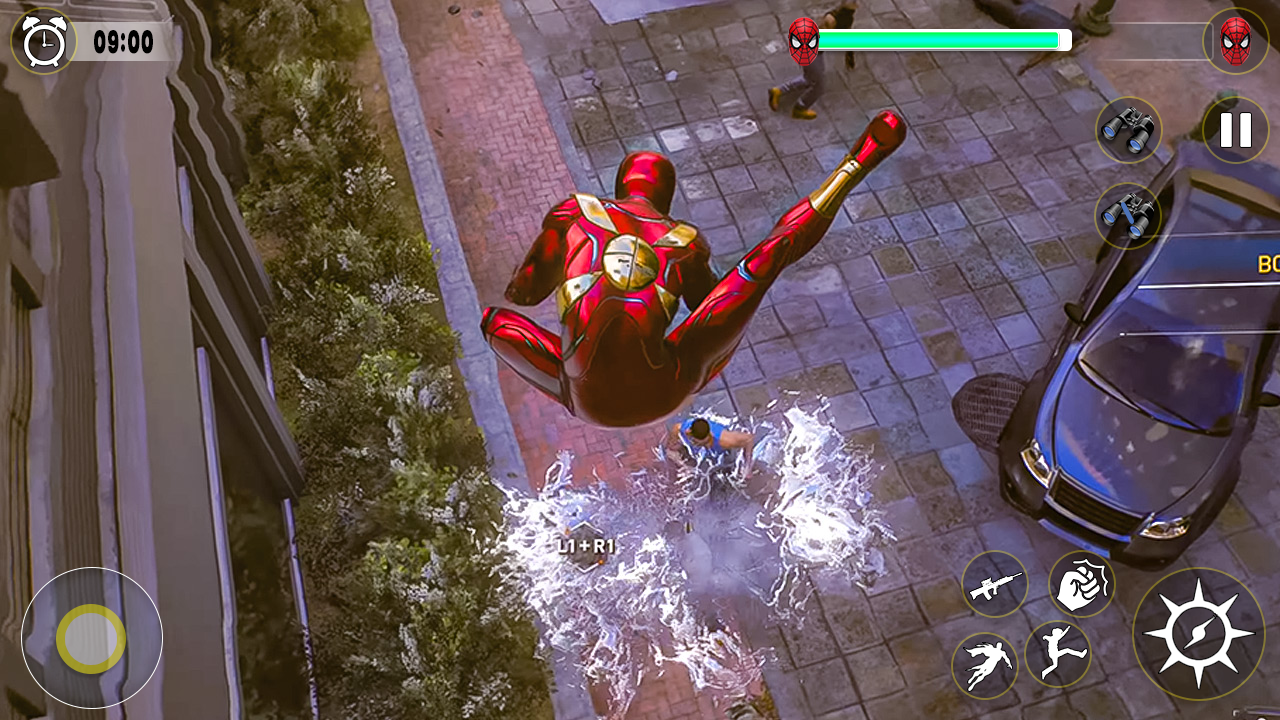Toggle game pause with the pause button

[1236, 130]
